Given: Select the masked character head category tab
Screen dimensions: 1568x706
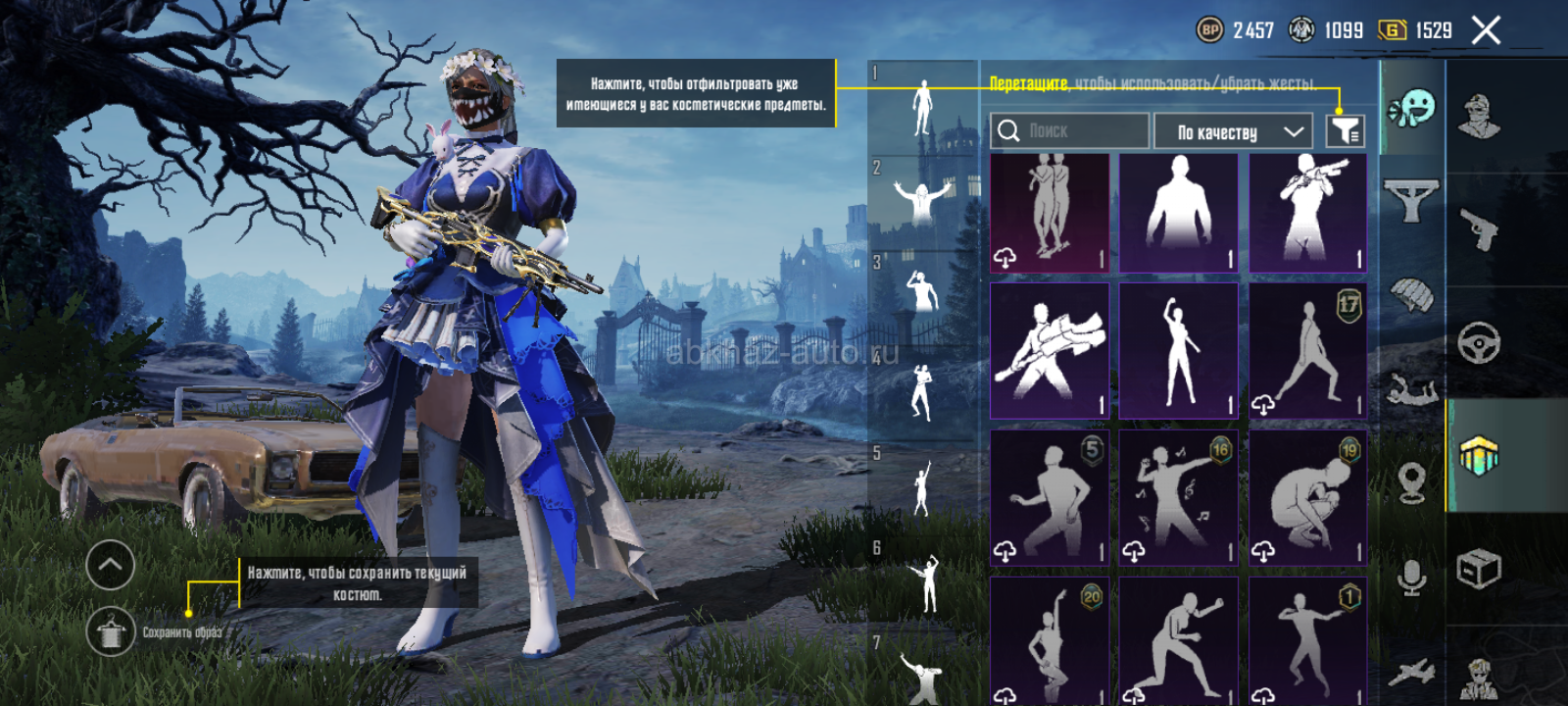Looking at the screenshot, I should click(x=1479, y=117).
